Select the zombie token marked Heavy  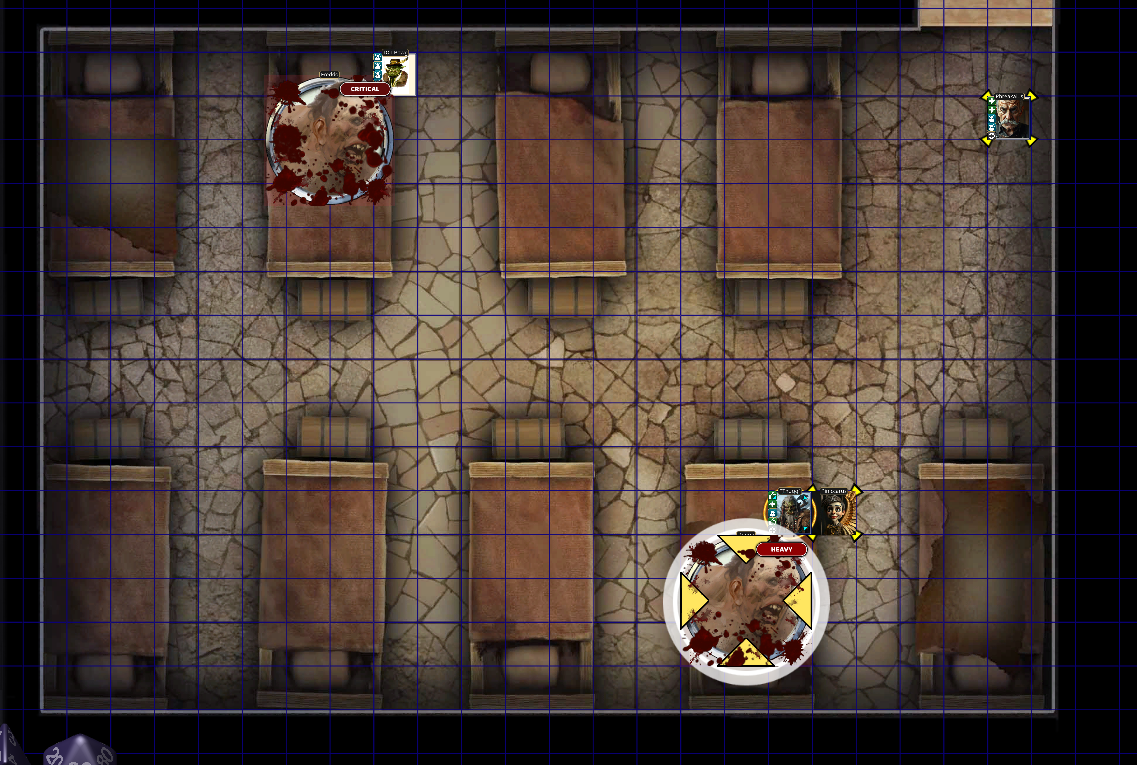click(745, 602)
